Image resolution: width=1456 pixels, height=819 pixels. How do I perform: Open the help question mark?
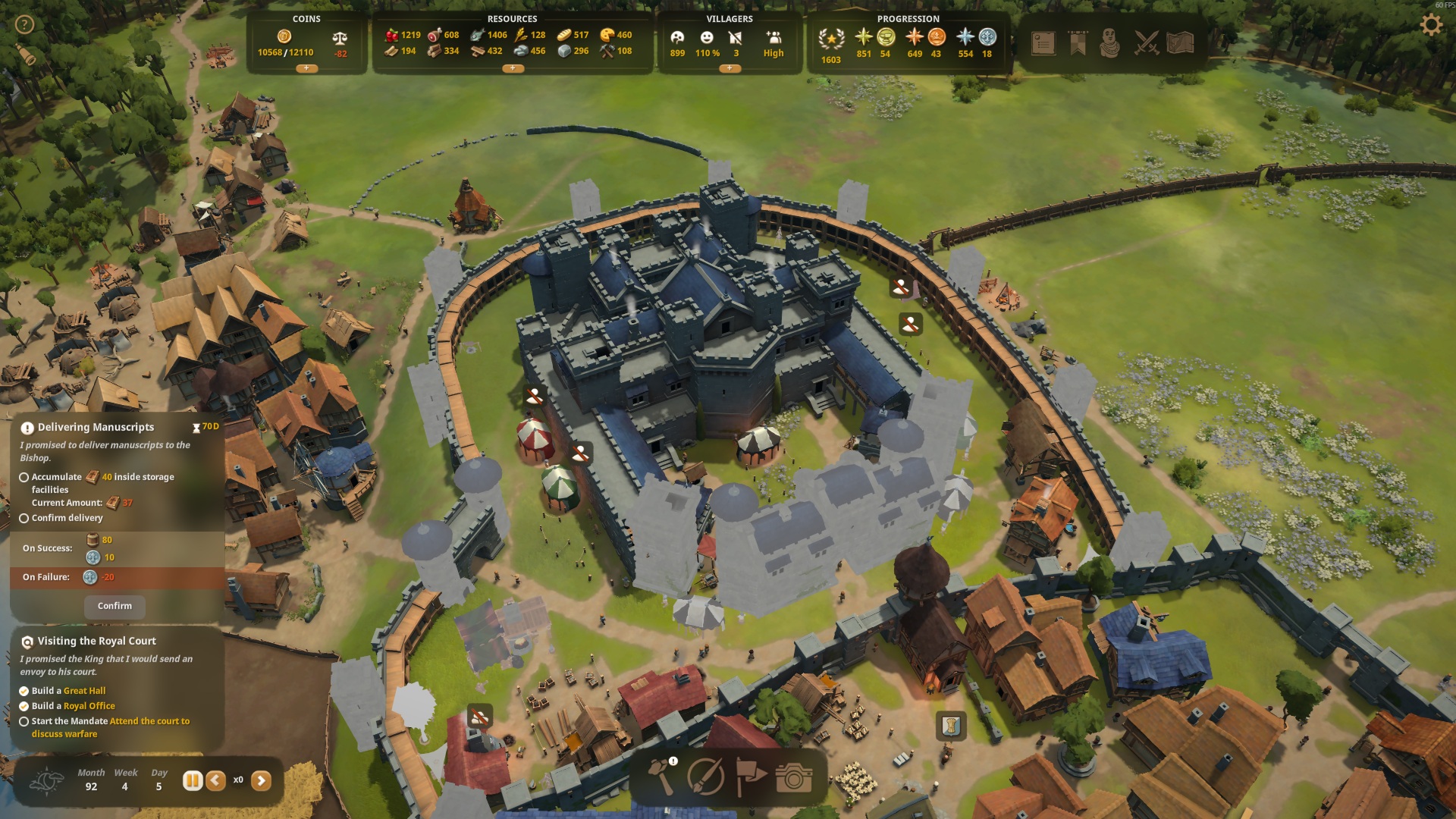click(25, 25)
